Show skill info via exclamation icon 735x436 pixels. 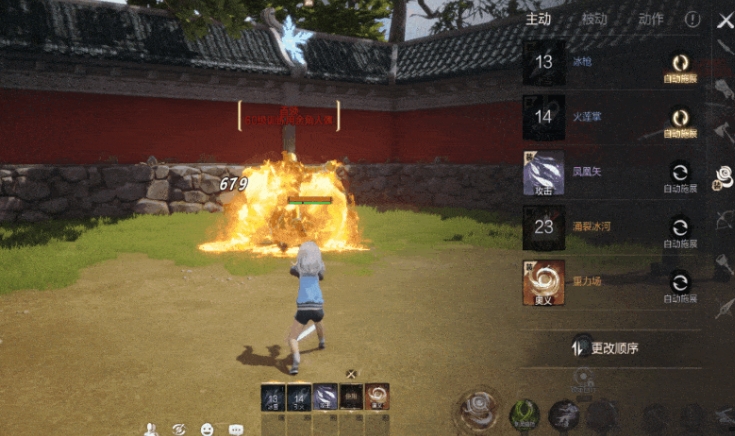tap(692, 19)
